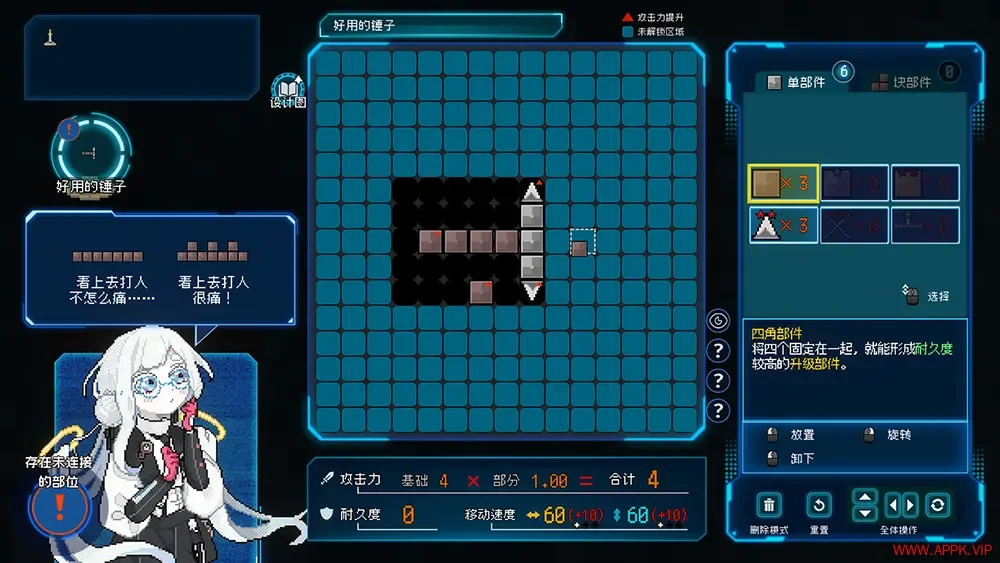The height and width of the screenshot is (563, 1000).
Task: Shift all parts left with left arrow
Action: click(x=893, y=505)
